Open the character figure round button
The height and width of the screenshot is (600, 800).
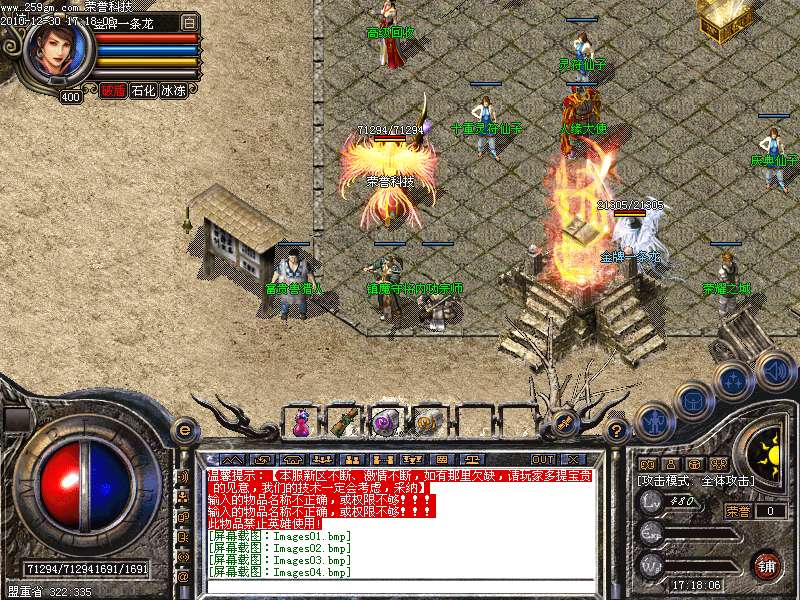click(652, 420)
